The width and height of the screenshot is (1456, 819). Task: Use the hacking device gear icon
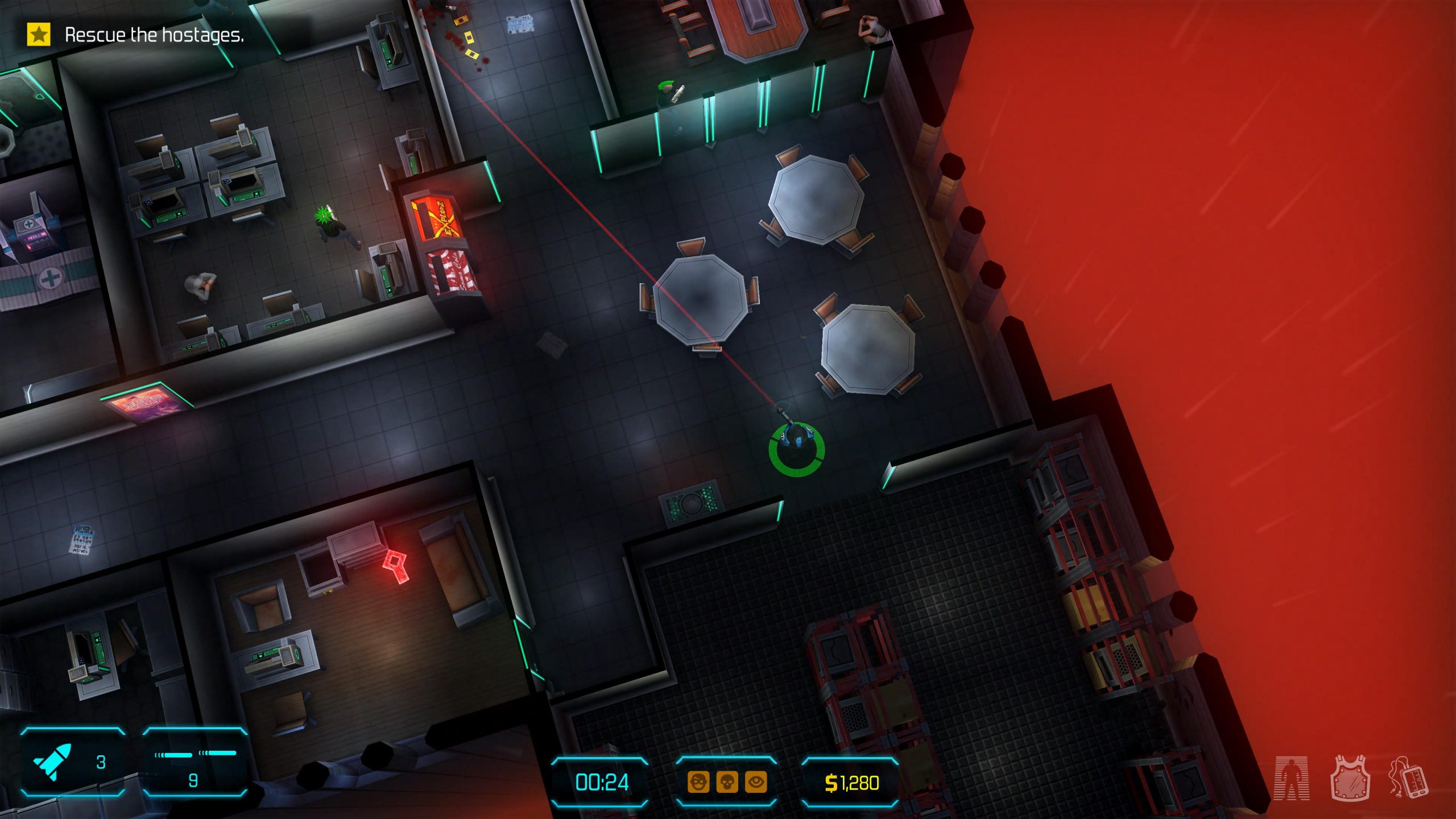[x=1408, y=778]
